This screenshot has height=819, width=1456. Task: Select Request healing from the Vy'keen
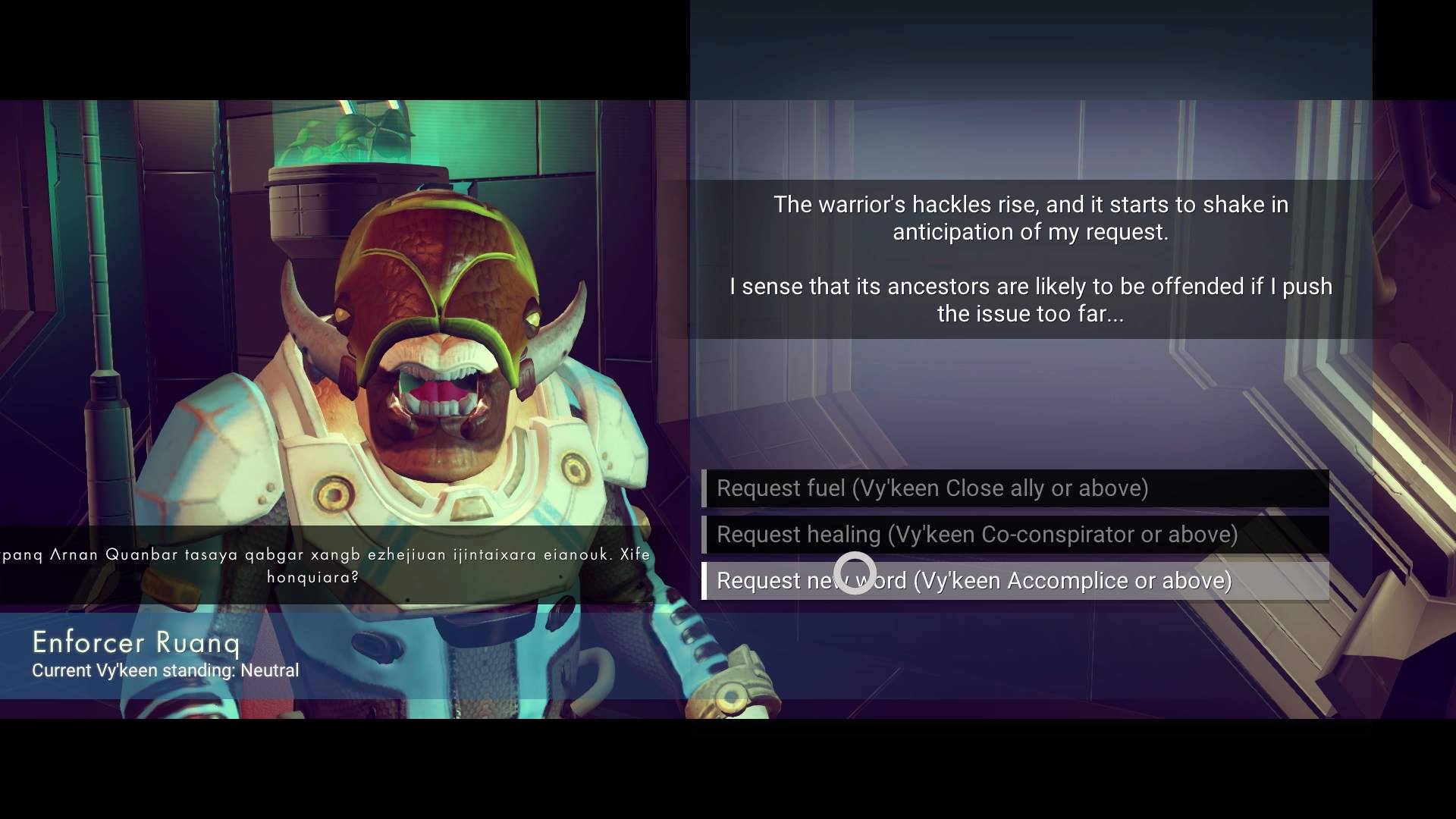[1015, 535]
